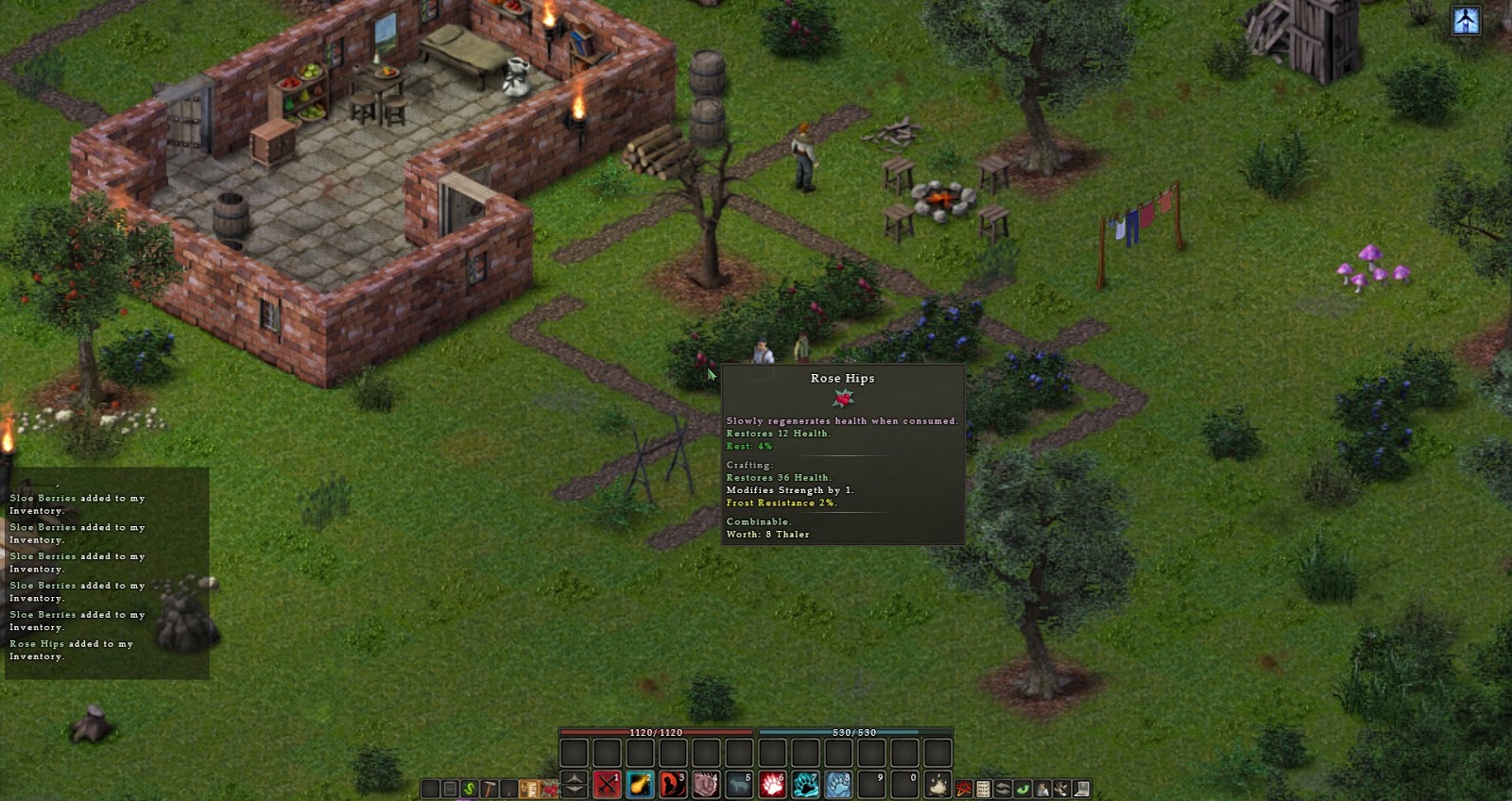Click the animal claws icon near the computer icon
Viewport: 1512px width, 801px height.
point(1061,787)
